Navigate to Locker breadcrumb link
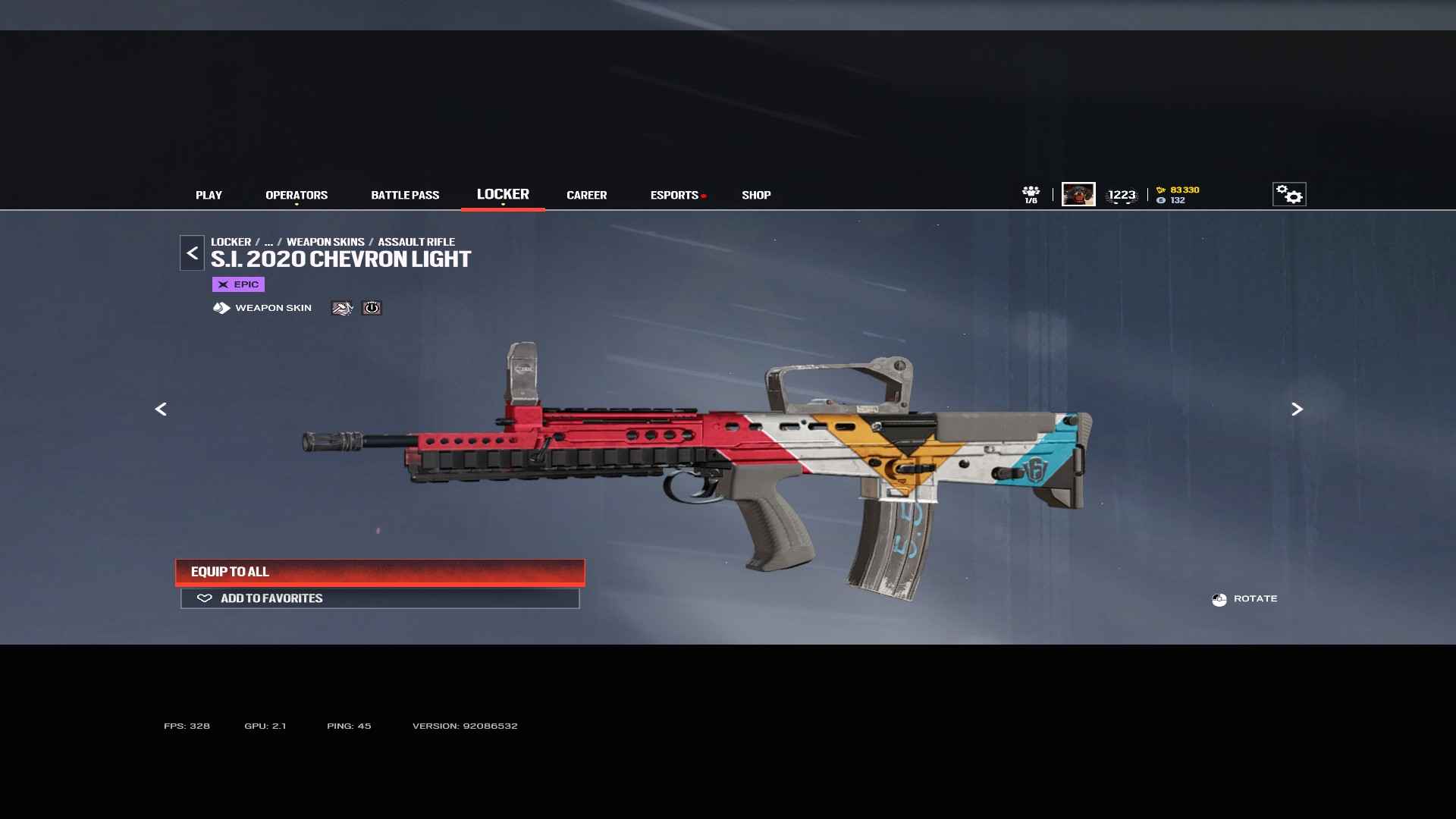The height and width of the screenshot is (819, 1456). point(231,242)
